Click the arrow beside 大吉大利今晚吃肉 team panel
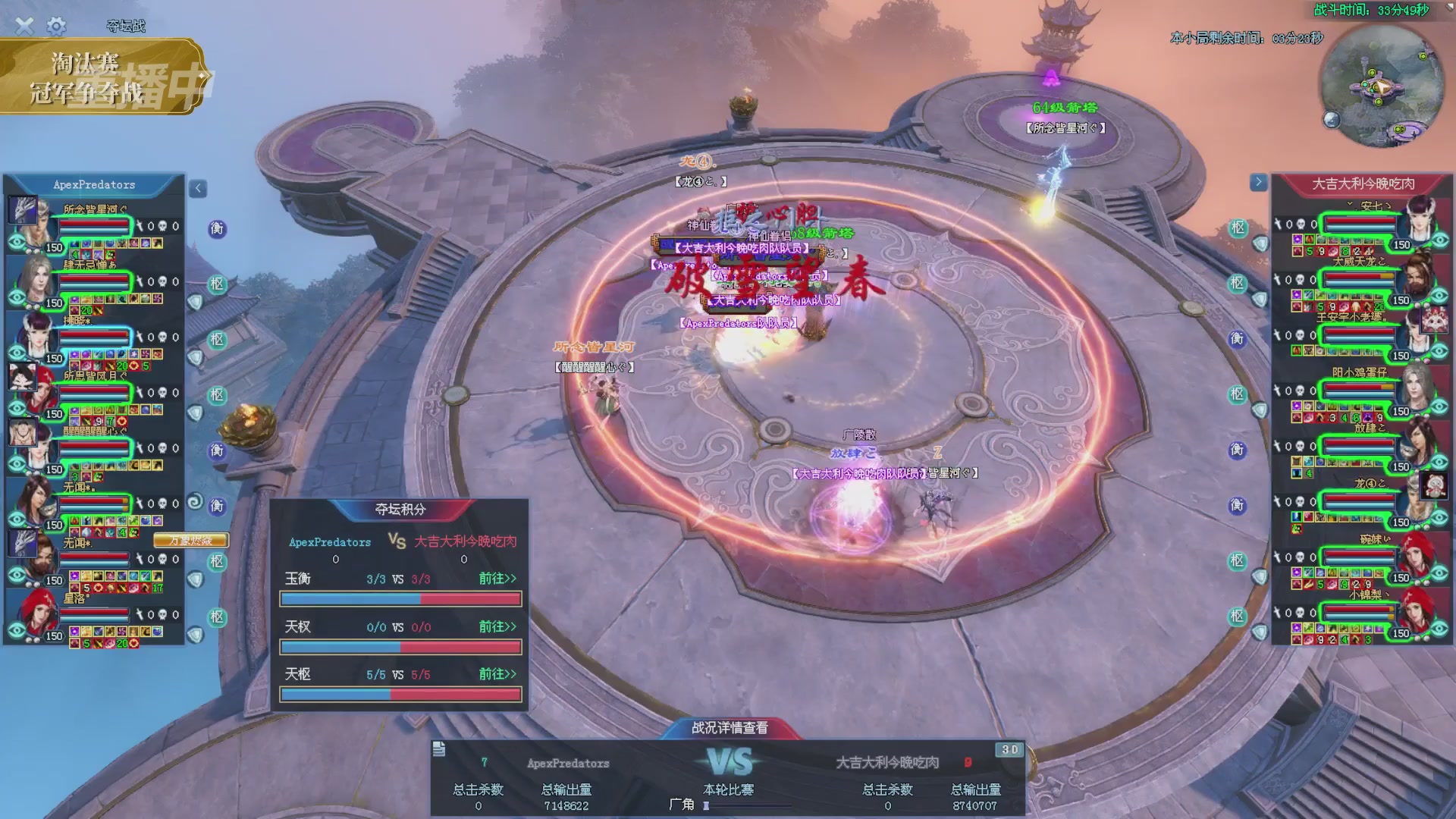The image size is (1456, 819). 1258,182
